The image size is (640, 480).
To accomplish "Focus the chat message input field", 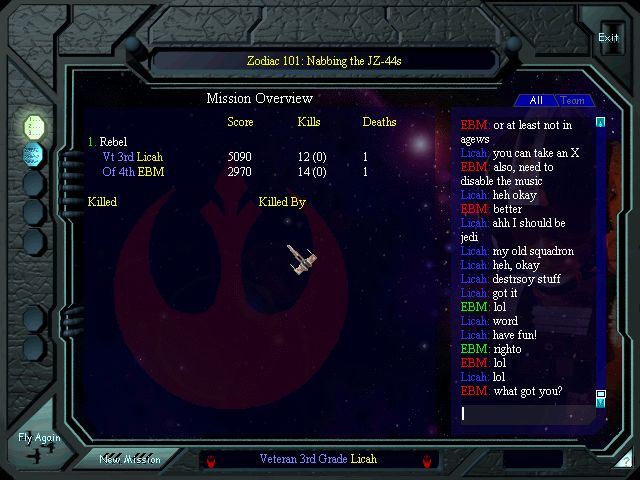I will (x=525, y=413).
